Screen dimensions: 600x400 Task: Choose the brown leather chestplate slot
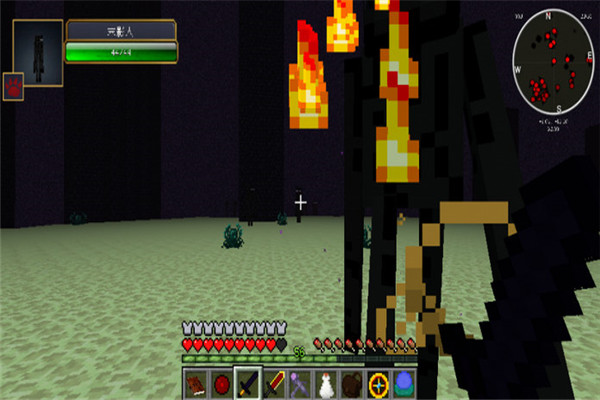(352, 384)
